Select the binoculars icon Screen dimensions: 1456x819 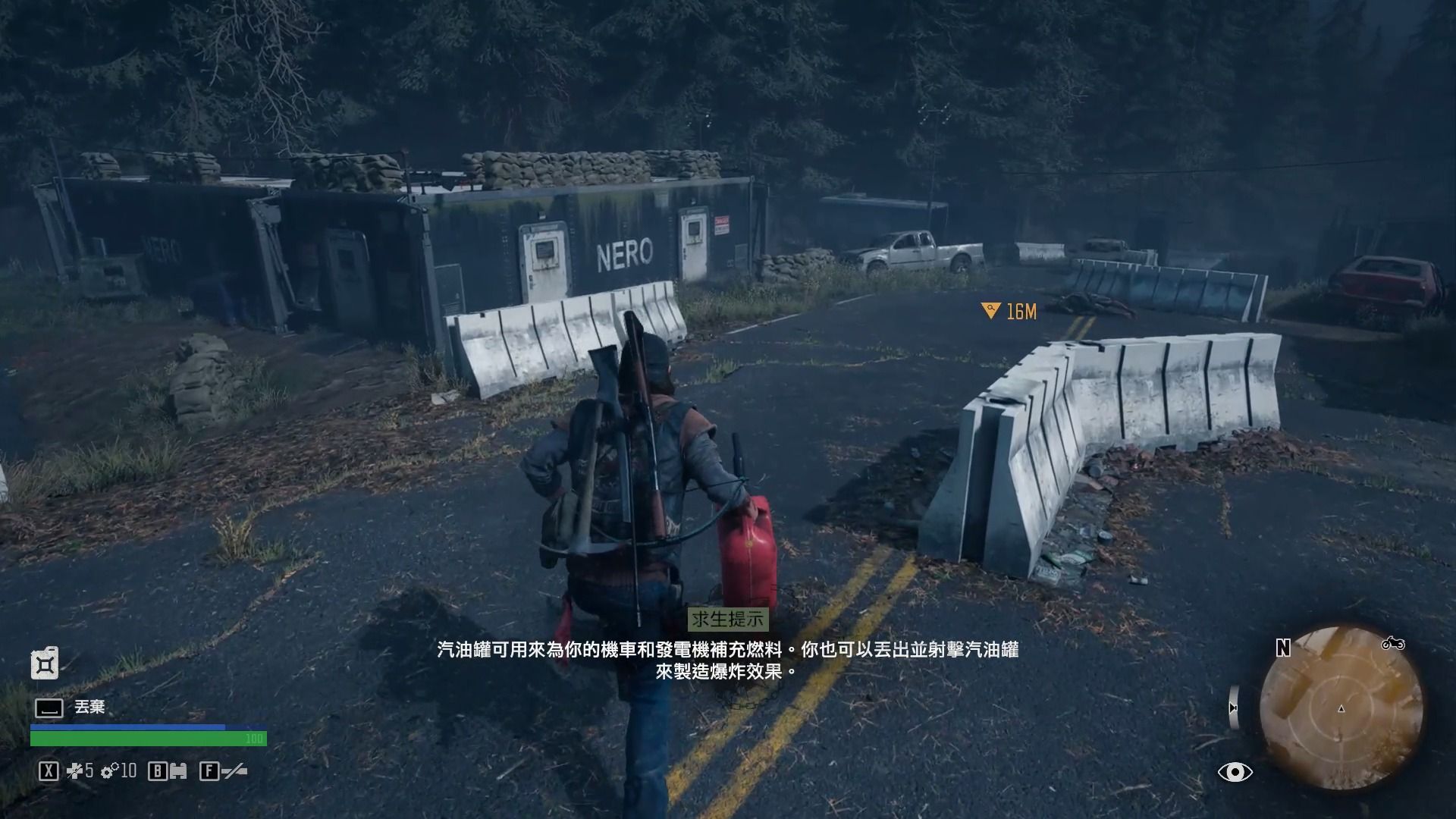click(178, 772)
